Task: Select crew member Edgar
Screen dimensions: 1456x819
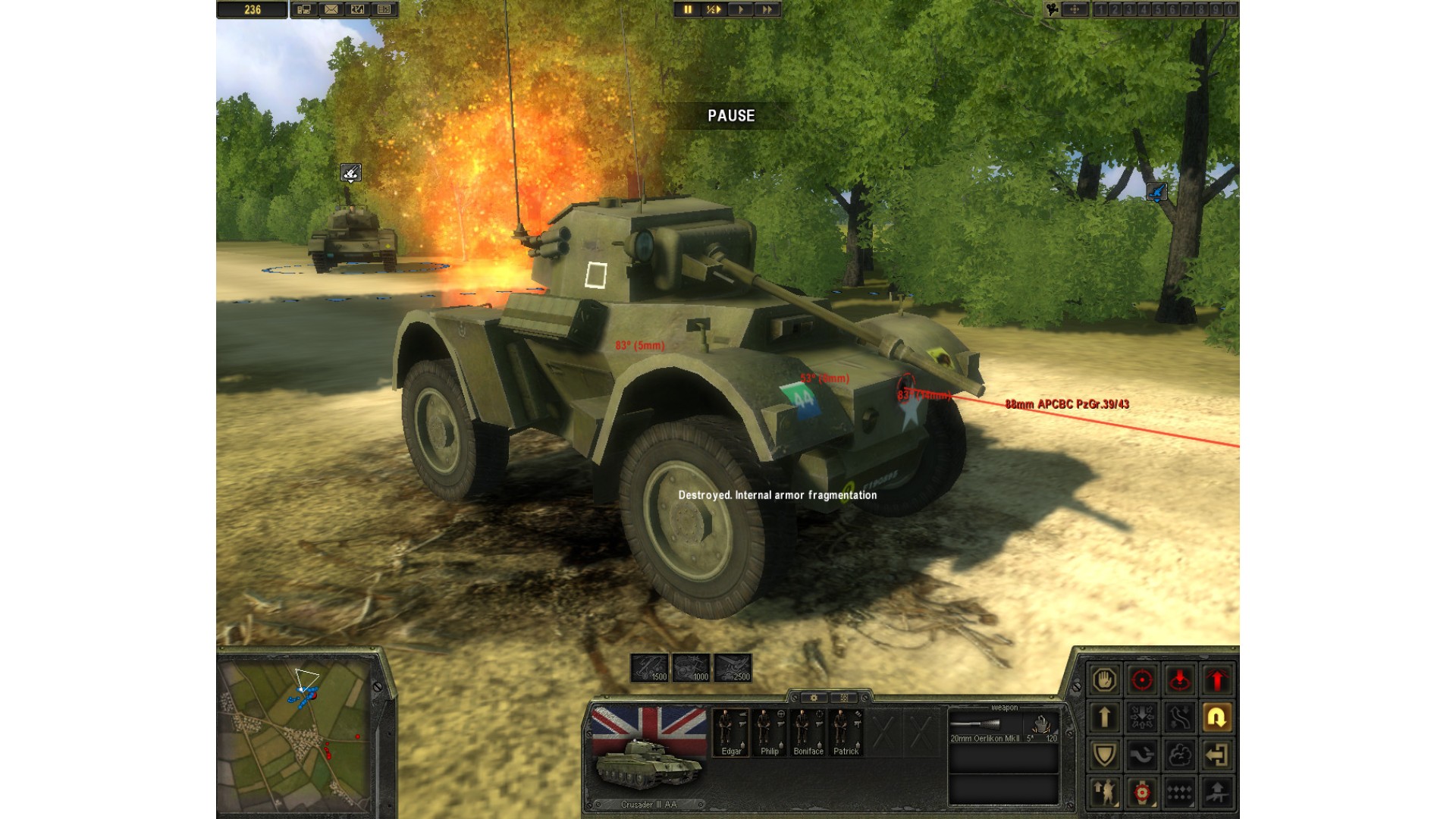Action: (x=731, y=732)
